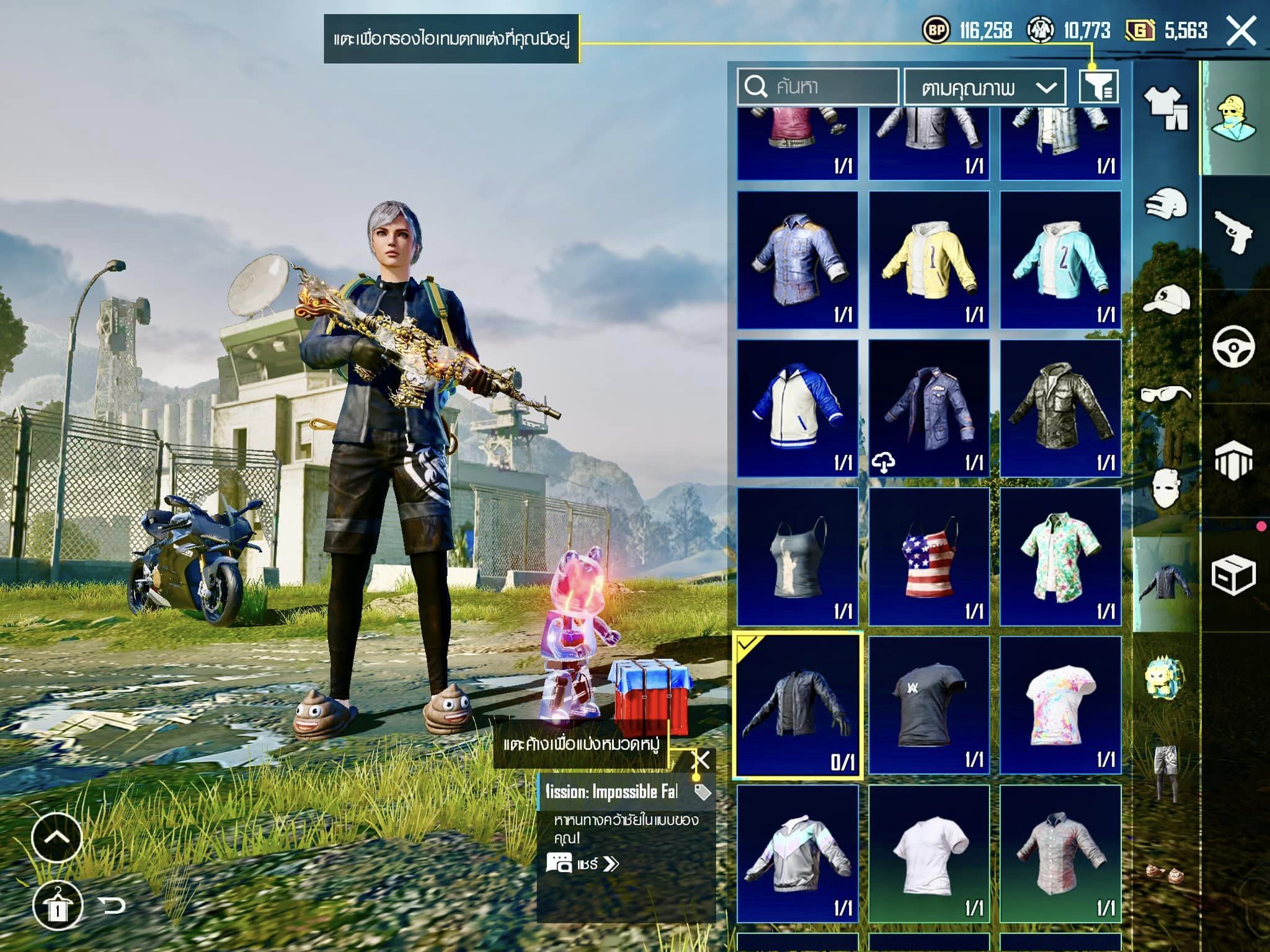
Task: Switch to the weapons pistol tab
Action: coord(1233,232)
